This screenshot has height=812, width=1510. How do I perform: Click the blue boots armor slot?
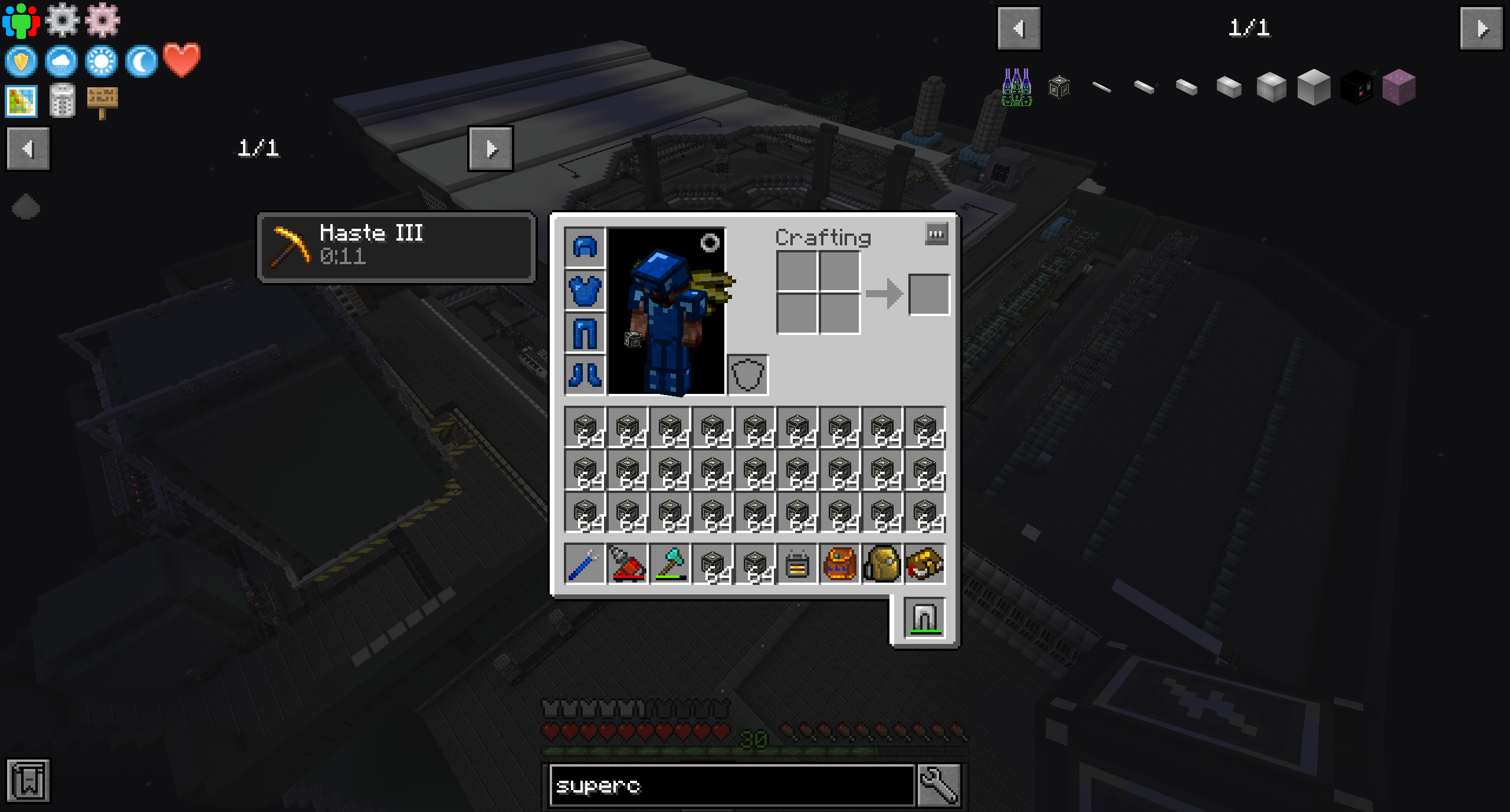(585, 374)
